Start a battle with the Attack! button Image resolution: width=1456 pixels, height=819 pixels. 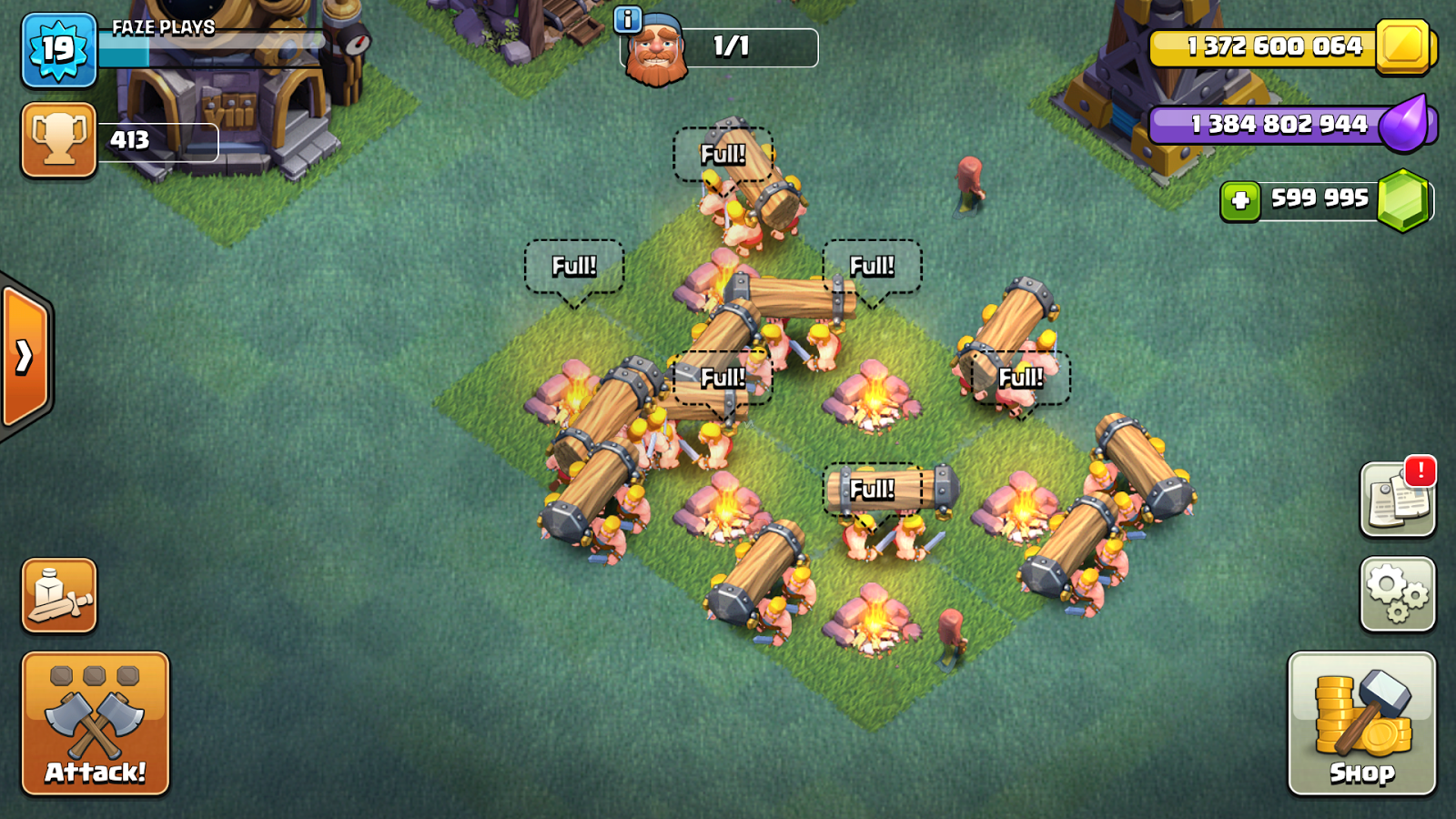96,723
